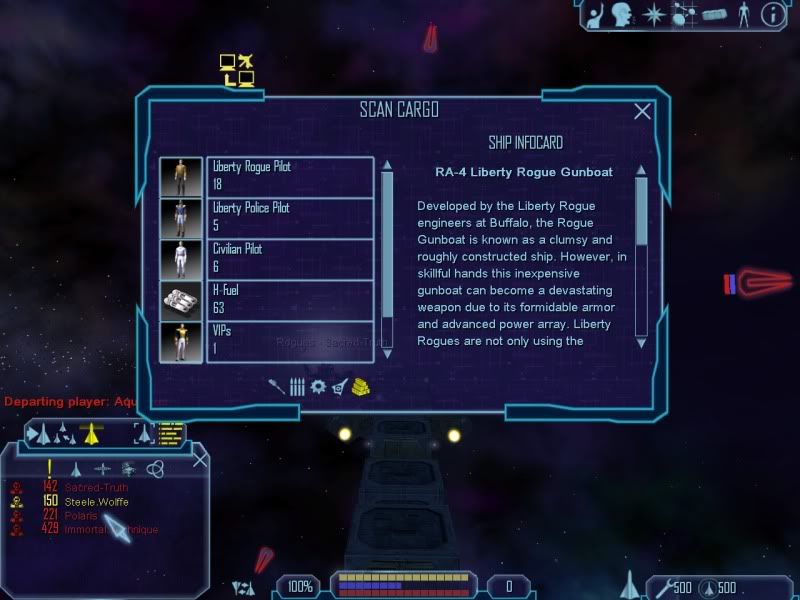This screenshot has width=800, height=600.
Task: Select the Liberty Police Pilot cargo row
Action: [x=288, y=217]
